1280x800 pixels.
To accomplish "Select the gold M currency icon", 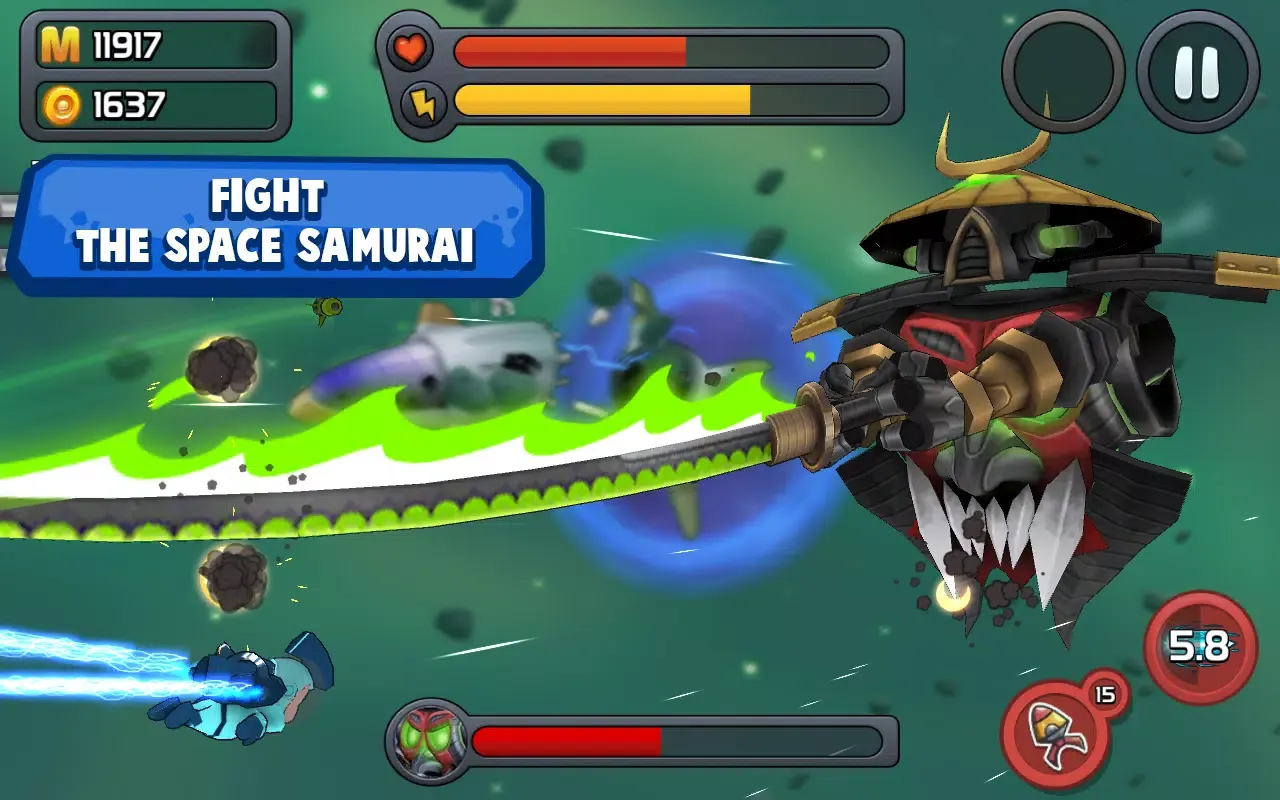I will tap(62, 44).
